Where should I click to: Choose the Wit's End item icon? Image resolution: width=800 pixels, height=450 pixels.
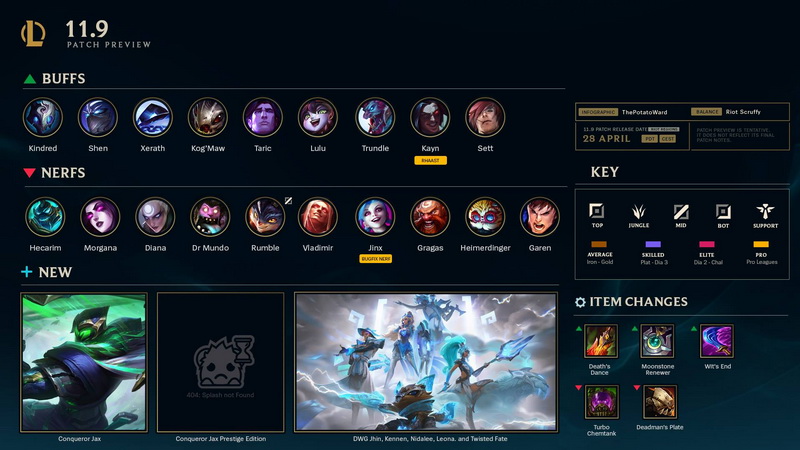click(x=717, y=341)
